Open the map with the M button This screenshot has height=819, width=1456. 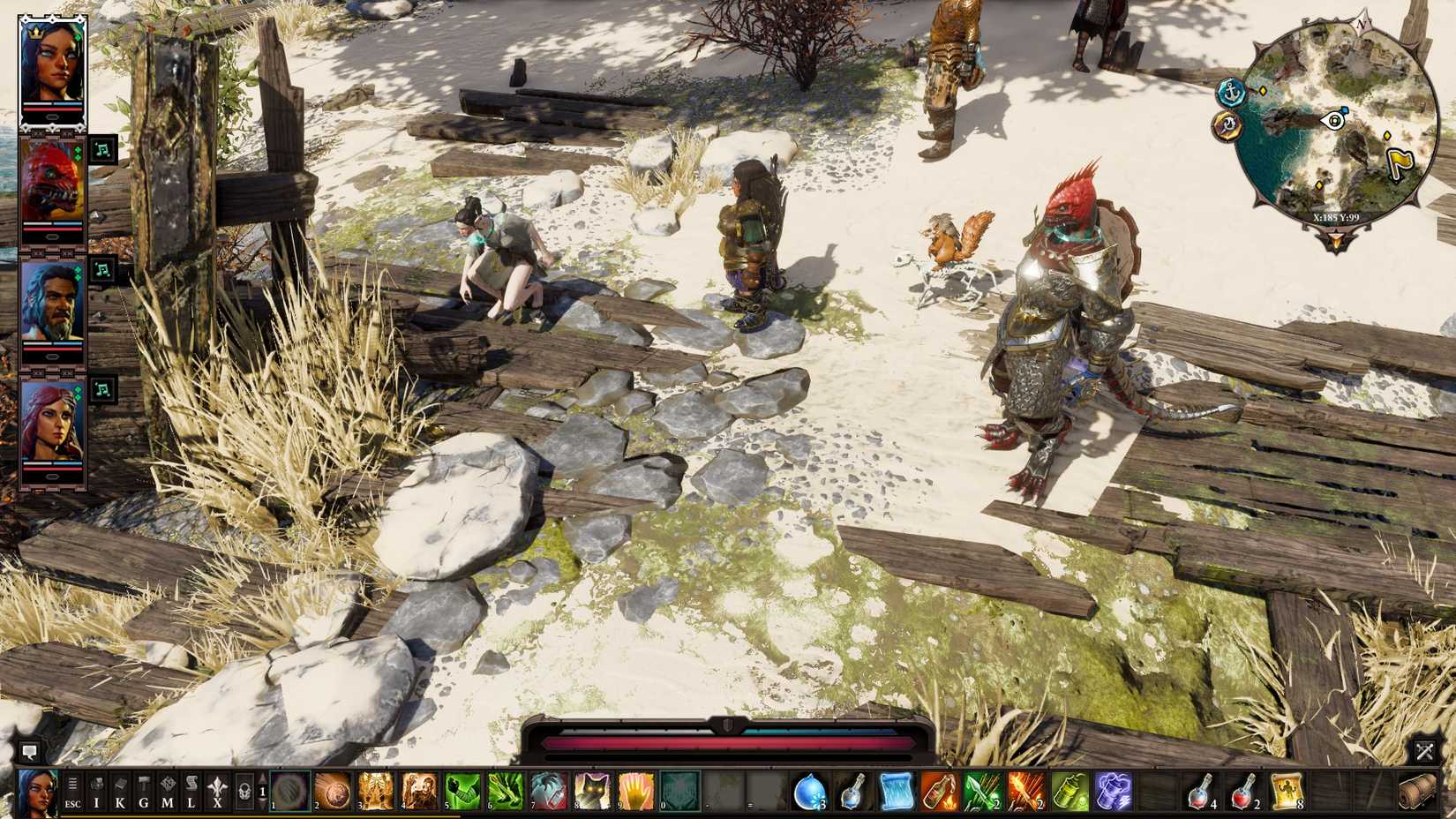click(166, 793)
